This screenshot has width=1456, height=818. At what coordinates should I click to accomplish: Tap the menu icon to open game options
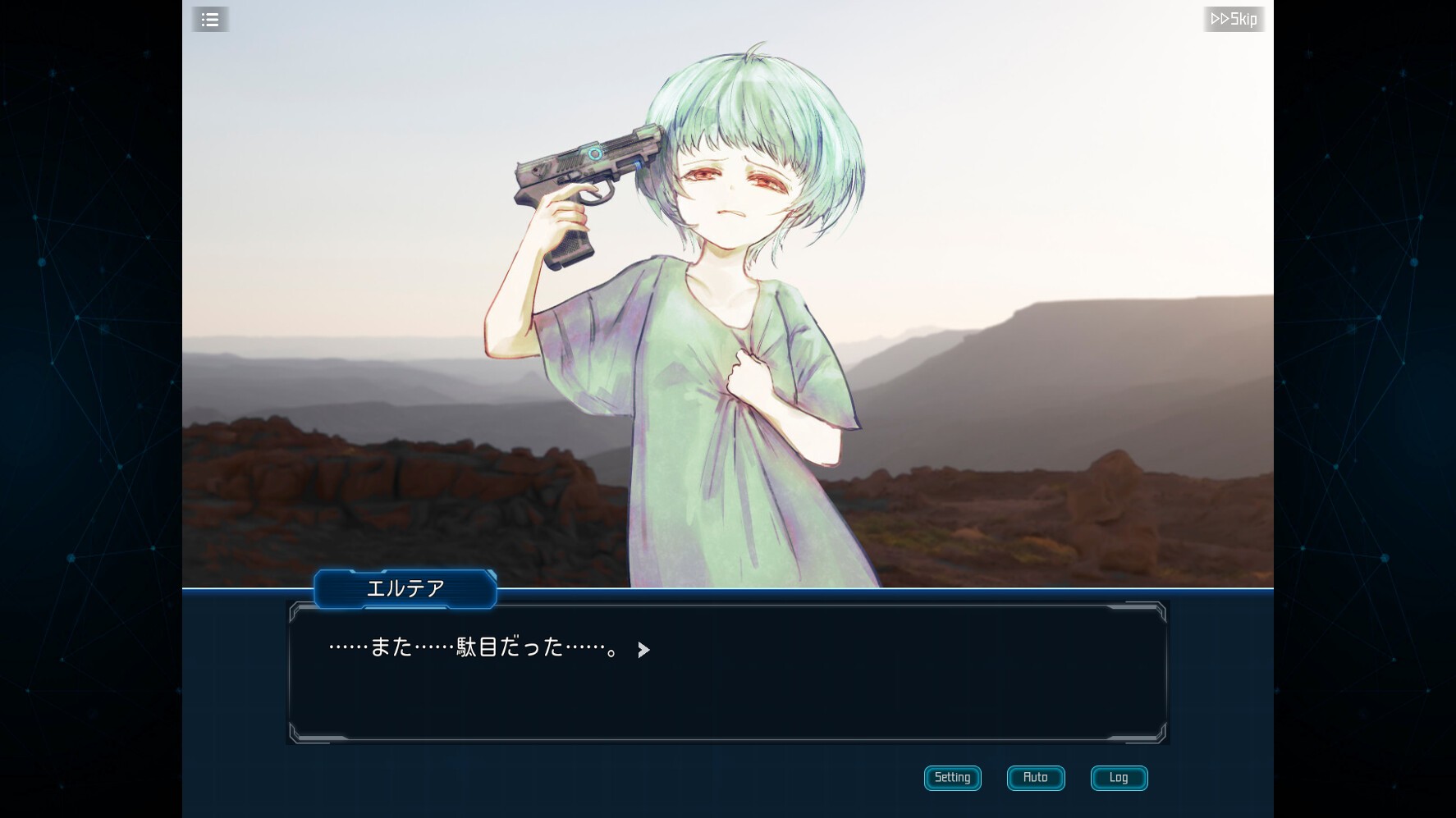pos(210,19)
